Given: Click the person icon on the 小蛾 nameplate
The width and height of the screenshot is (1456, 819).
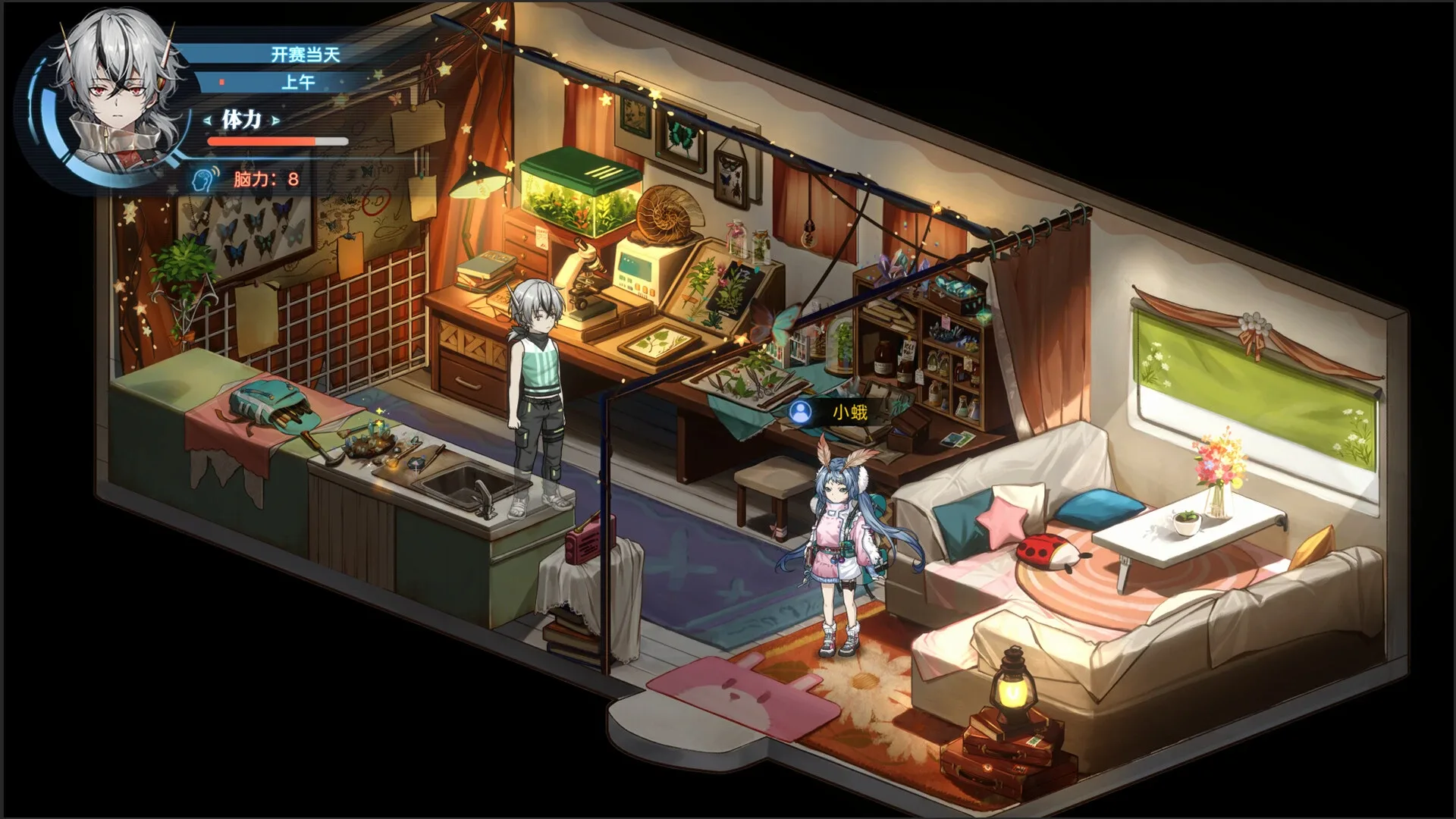Looking at the screenshot, I should [x=802, y=413].
